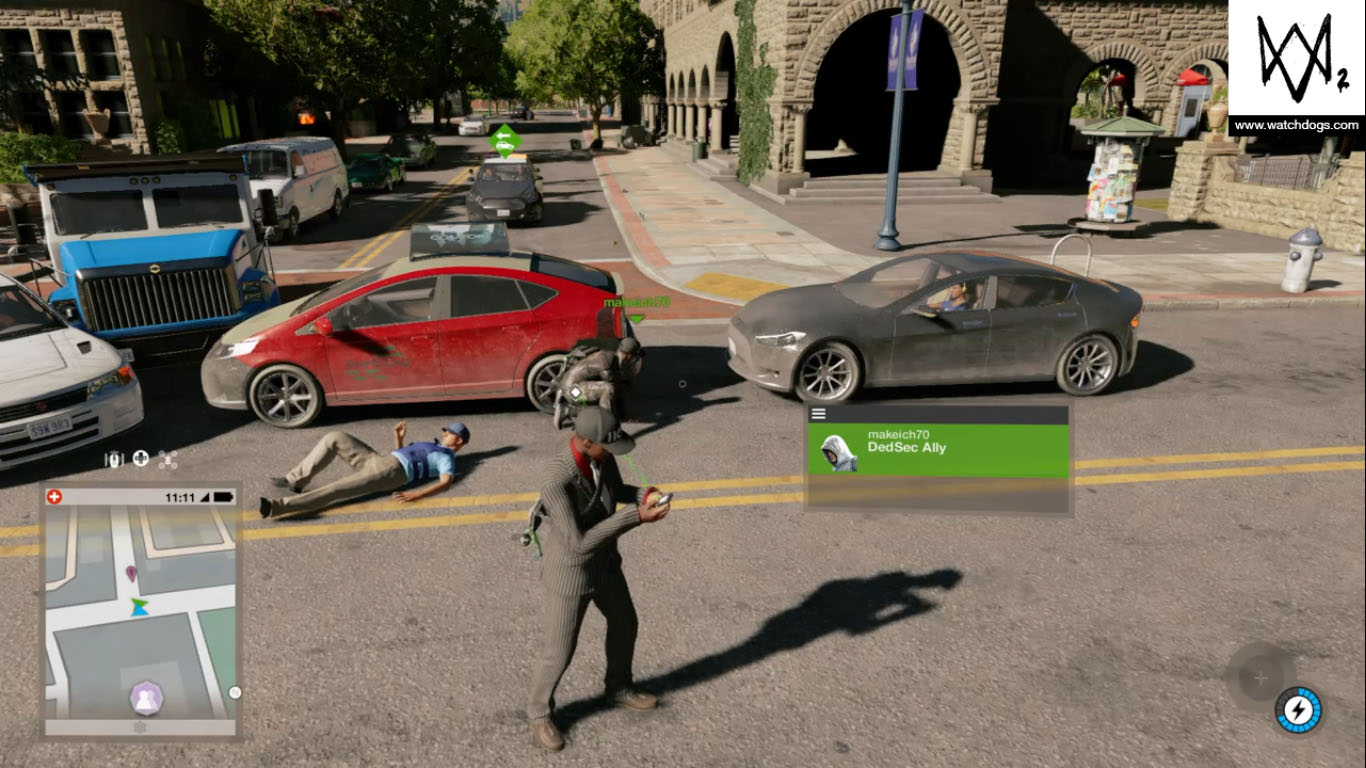
Task: Click the red plus icon on the minimap
Action: (x=54, y=496)
